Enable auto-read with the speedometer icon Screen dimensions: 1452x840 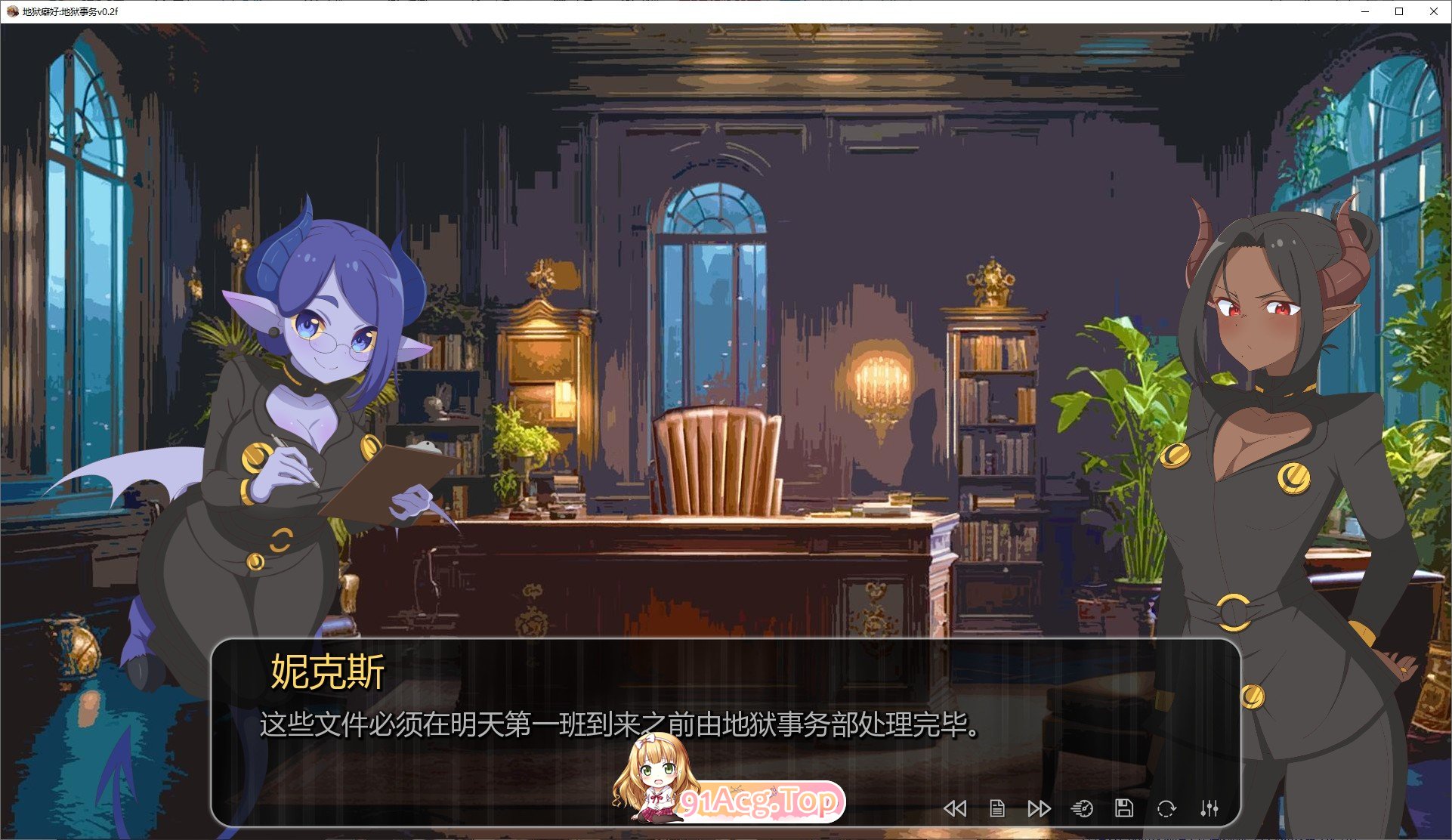(1083, 808)
